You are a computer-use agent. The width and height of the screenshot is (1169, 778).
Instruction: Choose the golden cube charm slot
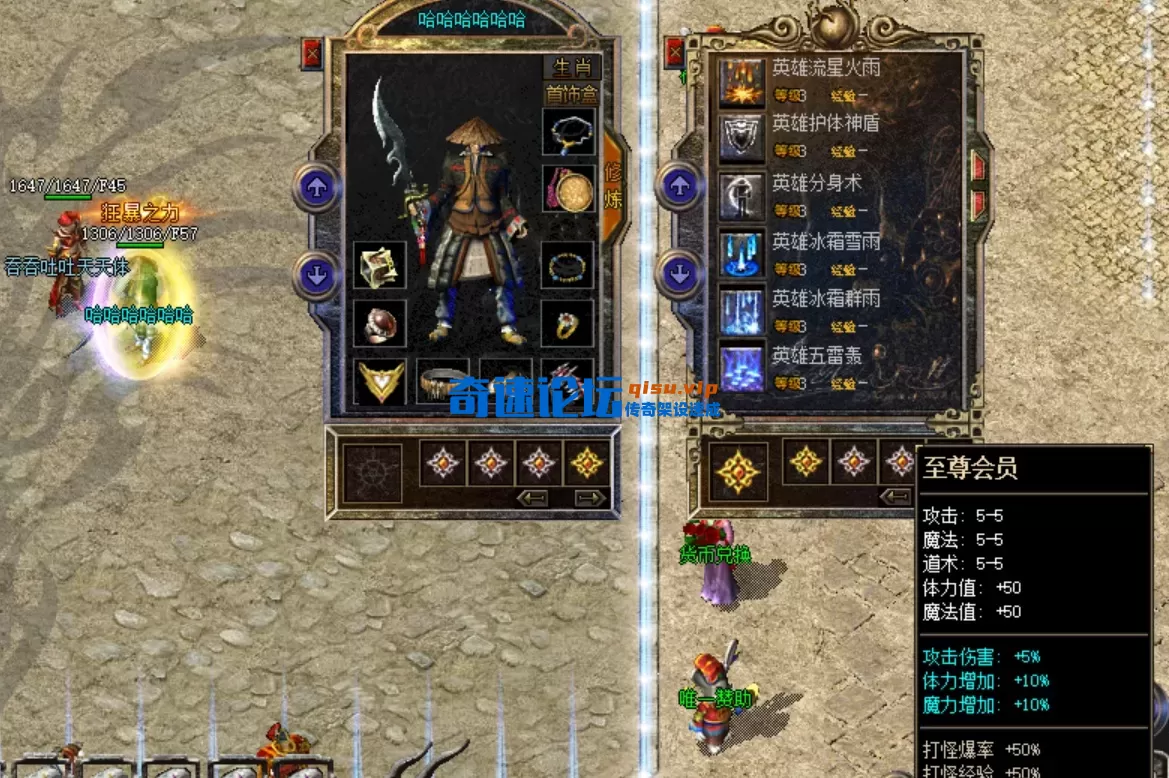[x=380, y=266]
